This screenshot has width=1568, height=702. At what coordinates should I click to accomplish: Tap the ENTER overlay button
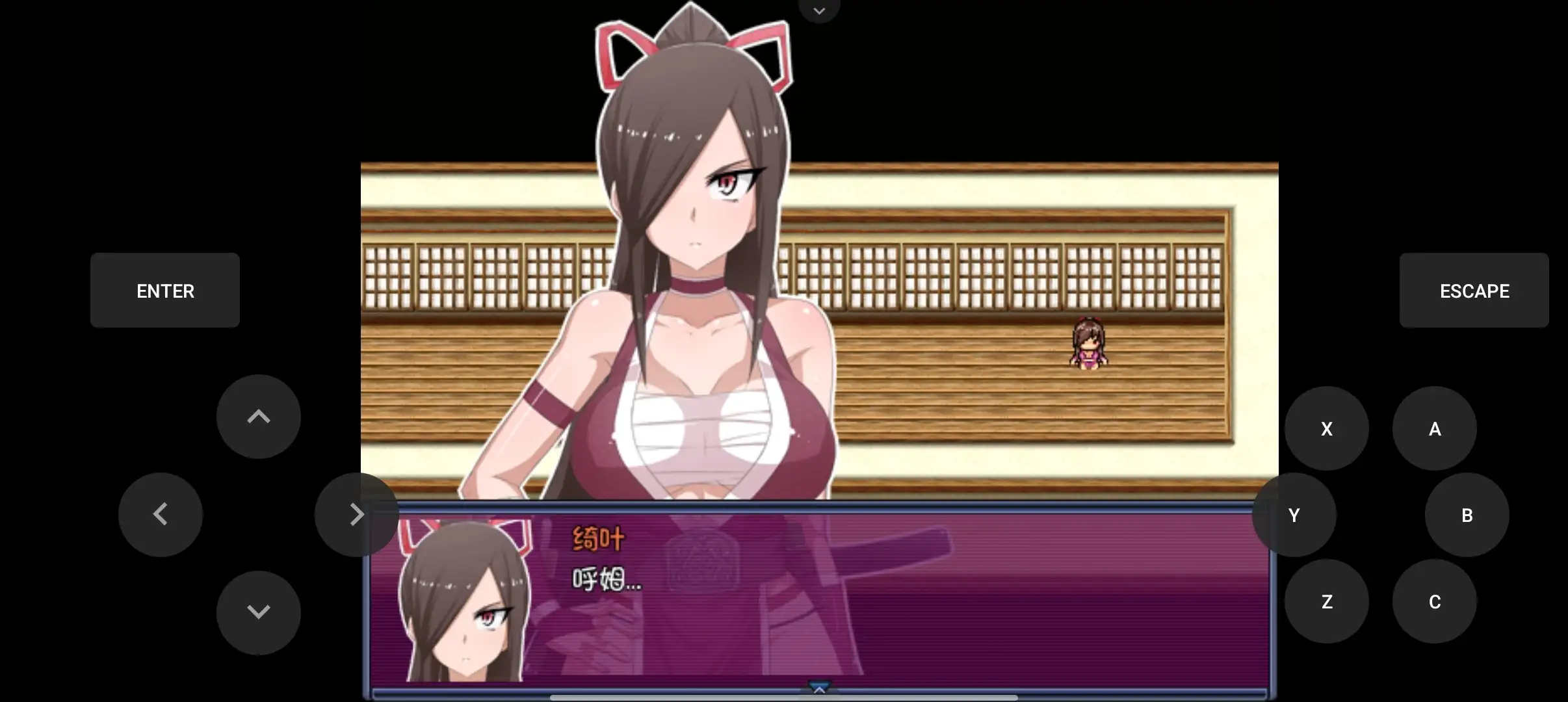point(165,291)
